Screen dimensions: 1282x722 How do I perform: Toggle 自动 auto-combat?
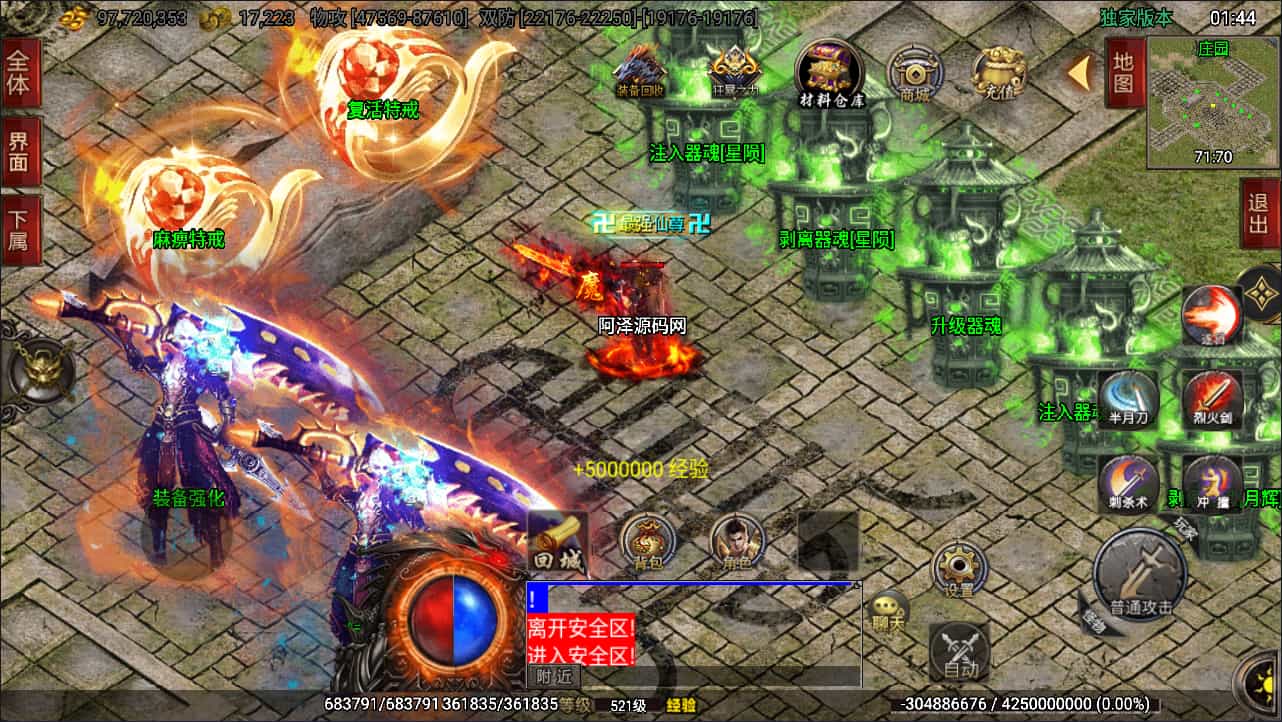point(960,653)
